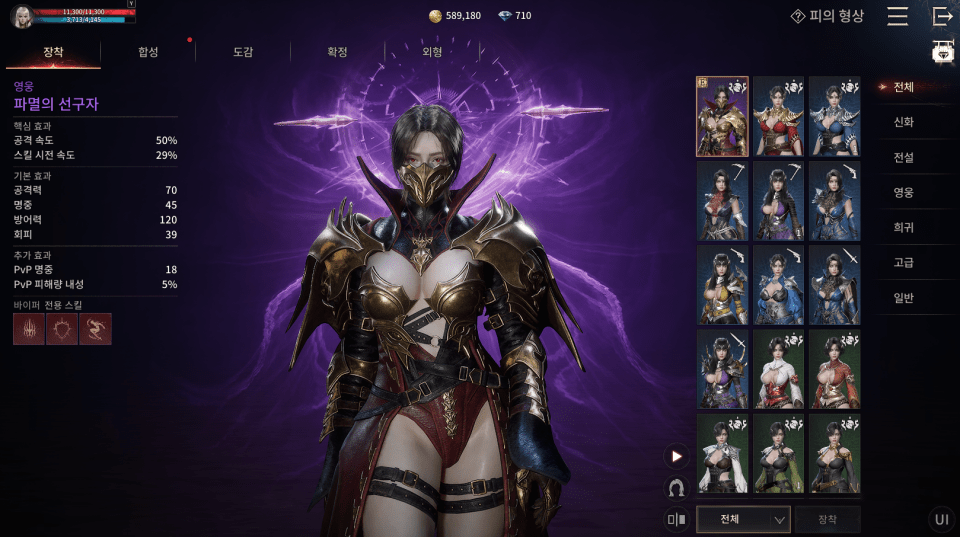Screen dimensions: 960x537
Task: Filter costumes by 신화 grade
Action: tap(903, 122)
